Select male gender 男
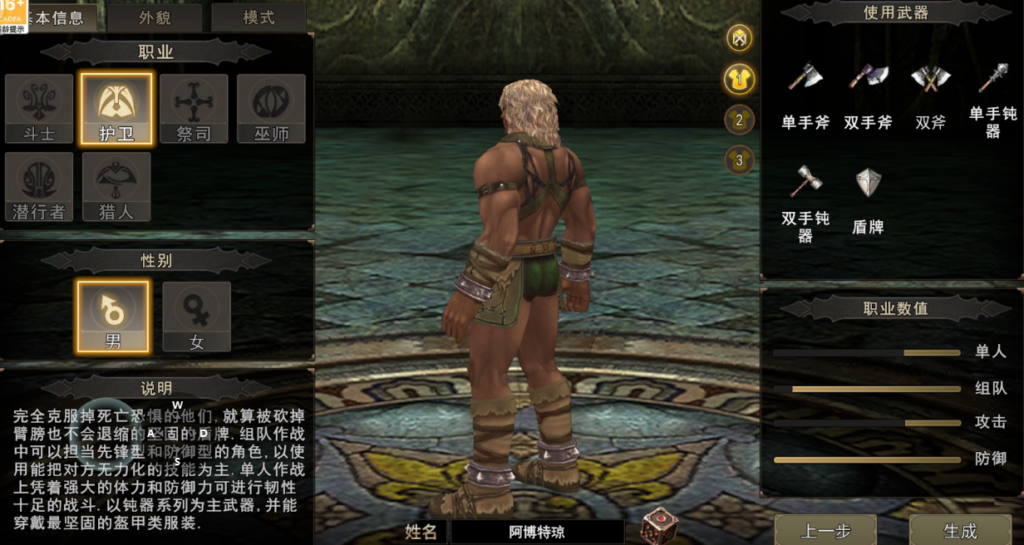The image size is (1024, 545). coord(113,316)
